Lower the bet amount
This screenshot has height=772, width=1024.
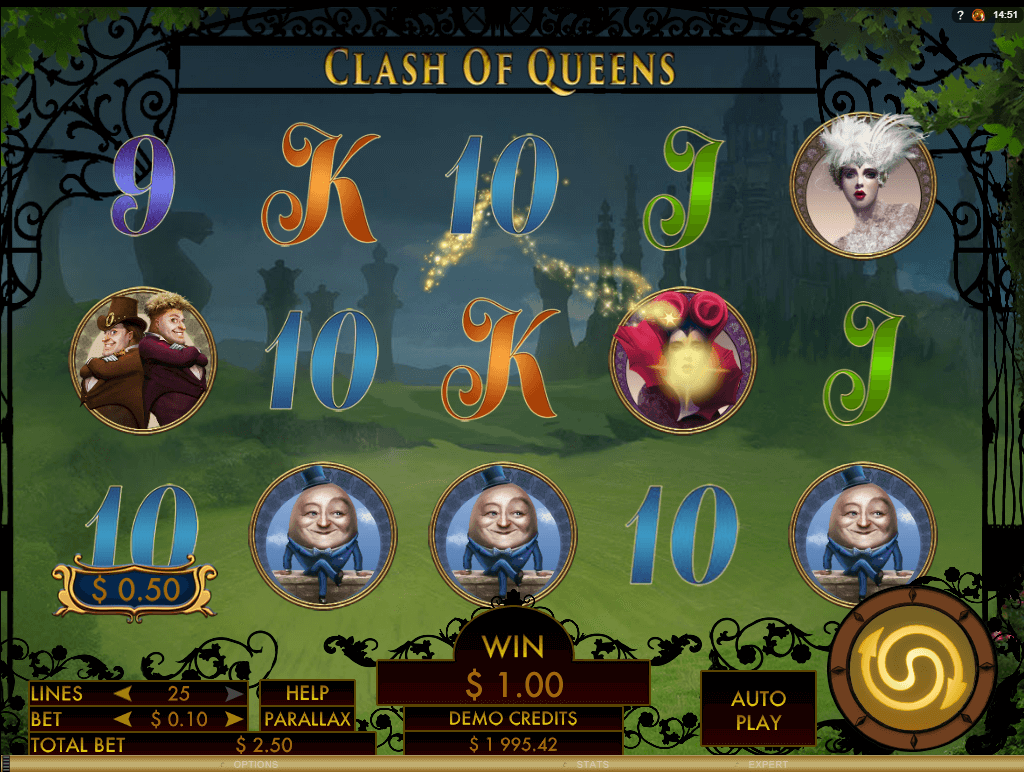(x=124, y=719)
